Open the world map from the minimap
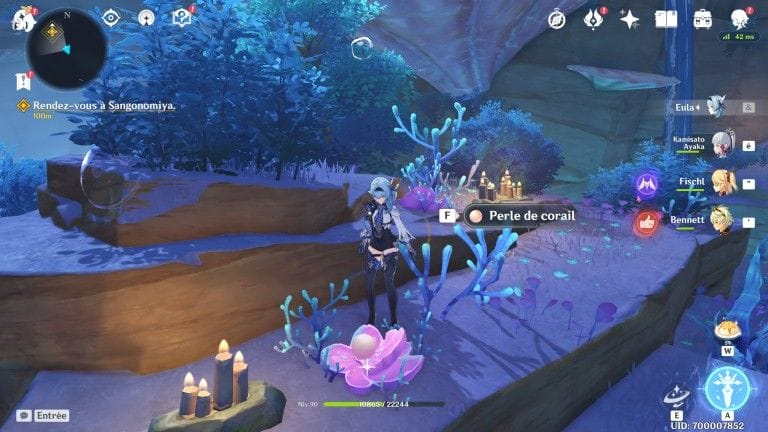This screenshot has height=432, width=768. [66, 47]
